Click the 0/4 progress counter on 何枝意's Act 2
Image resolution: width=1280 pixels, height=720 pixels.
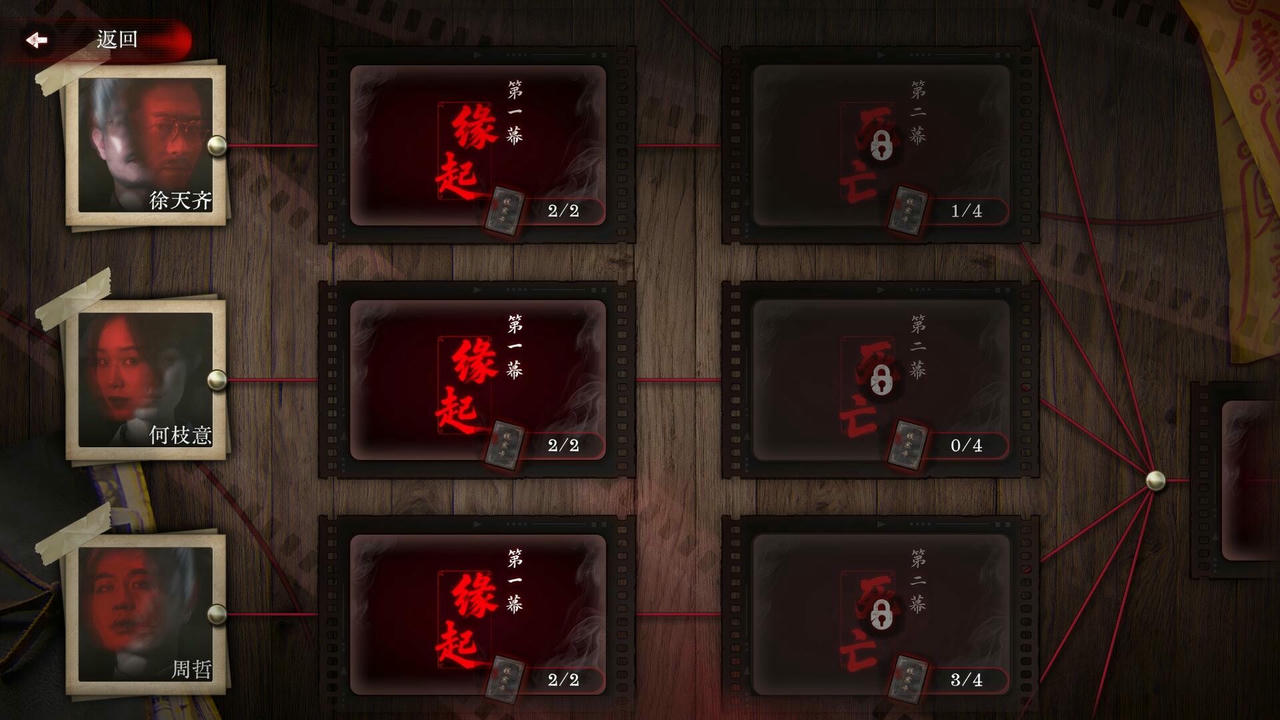965,446
